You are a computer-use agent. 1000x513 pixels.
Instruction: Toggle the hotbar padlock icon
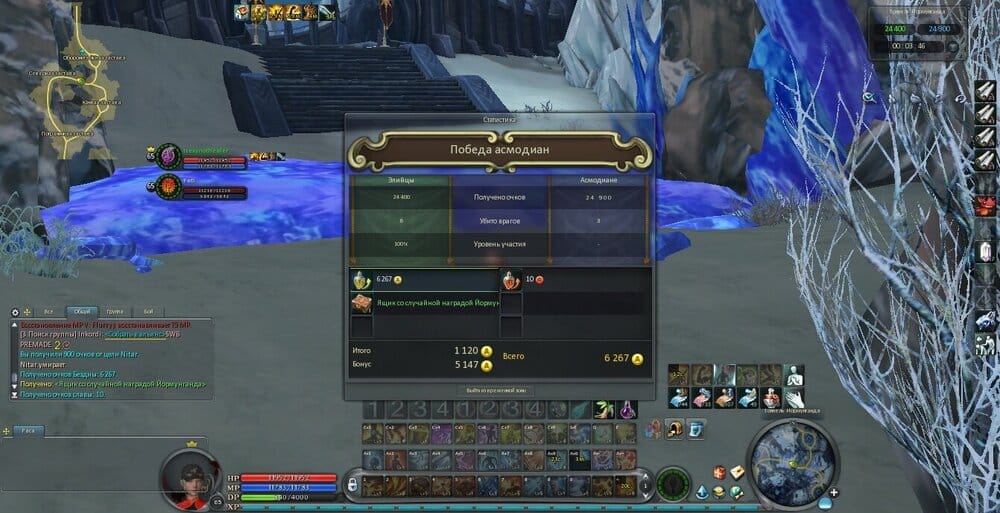[352, 484]
